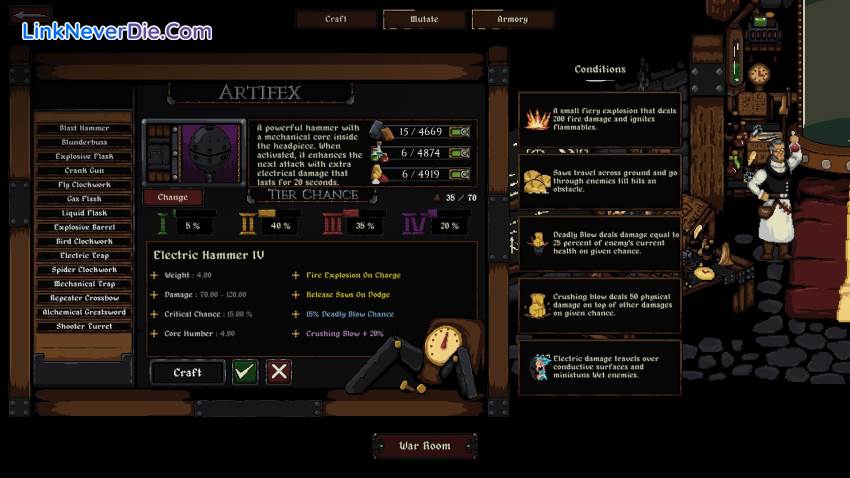Select Explosive Barrel in the list

(84, 227)
